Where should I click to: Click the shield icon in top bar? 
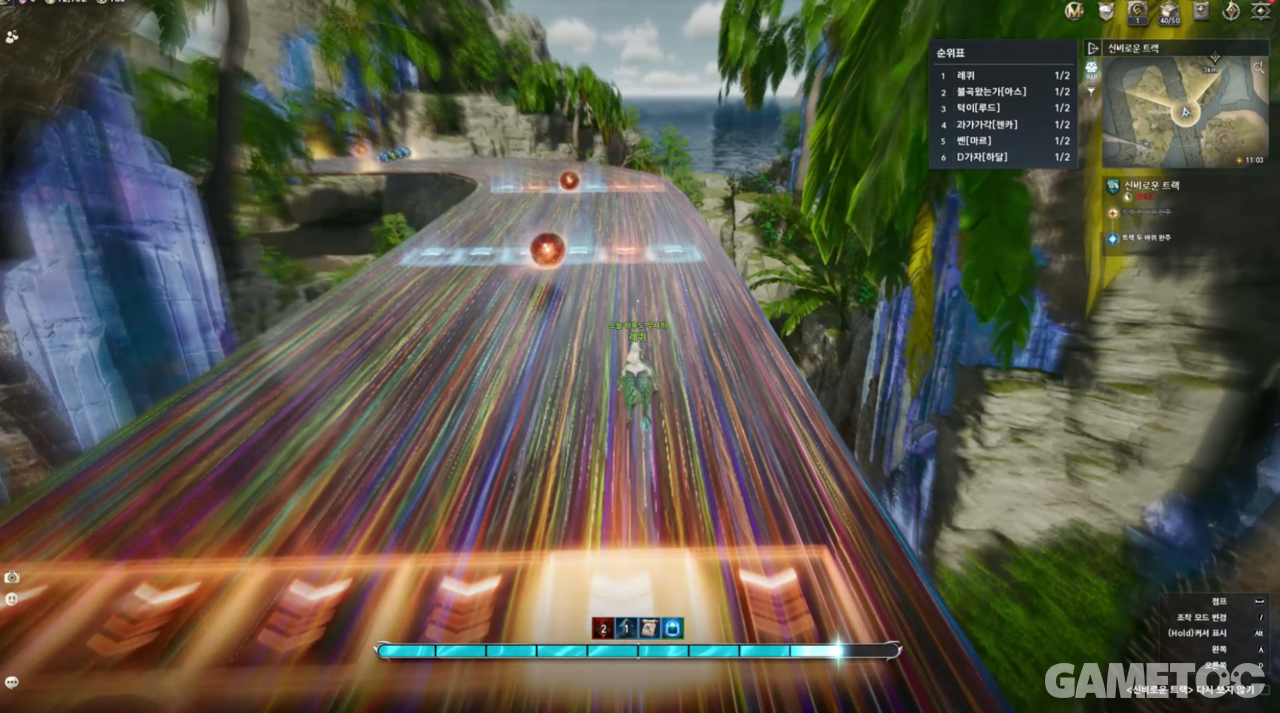1106,11
